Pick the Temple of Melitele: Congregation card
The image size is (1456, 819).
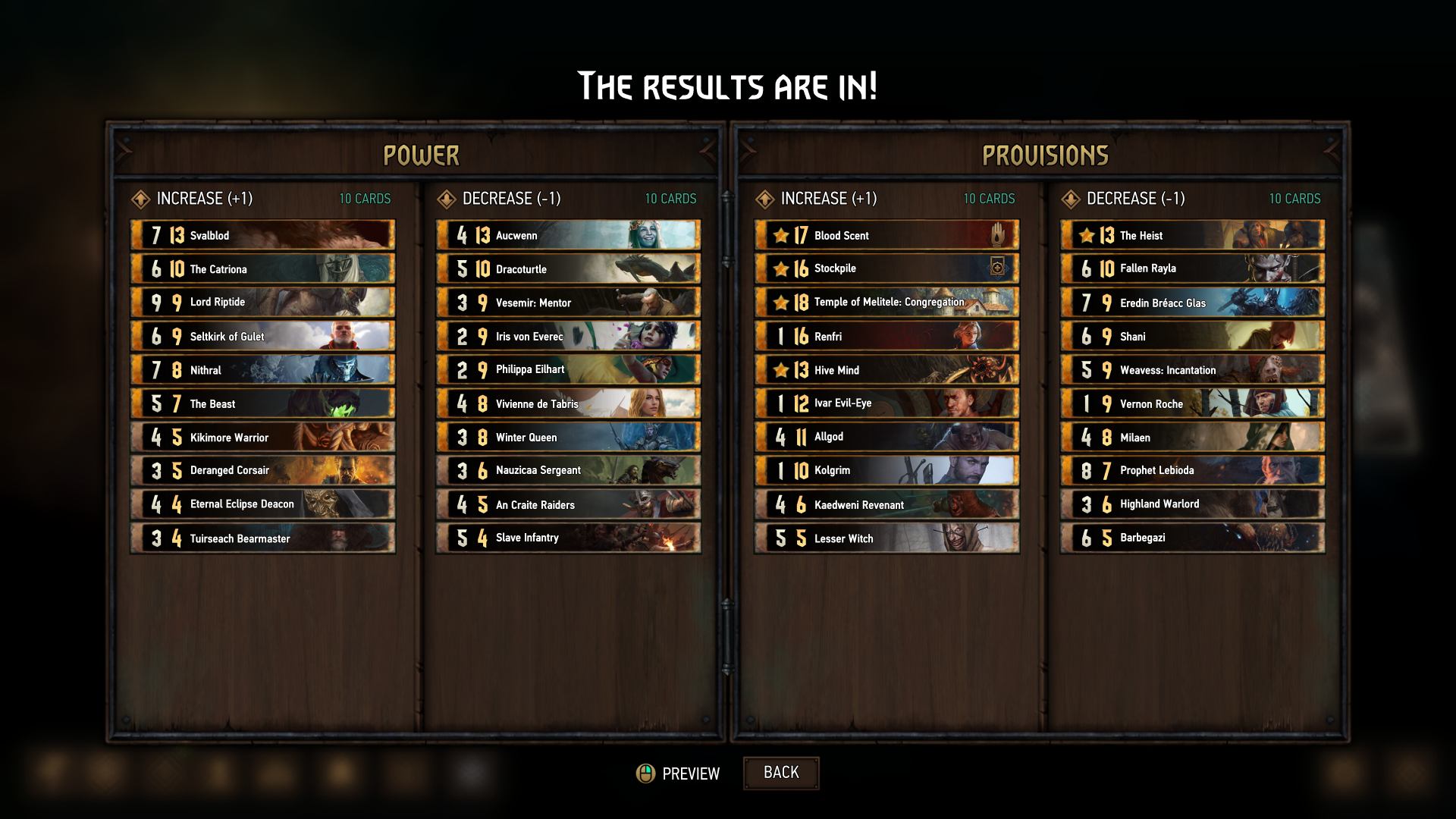tap(886, 302)
